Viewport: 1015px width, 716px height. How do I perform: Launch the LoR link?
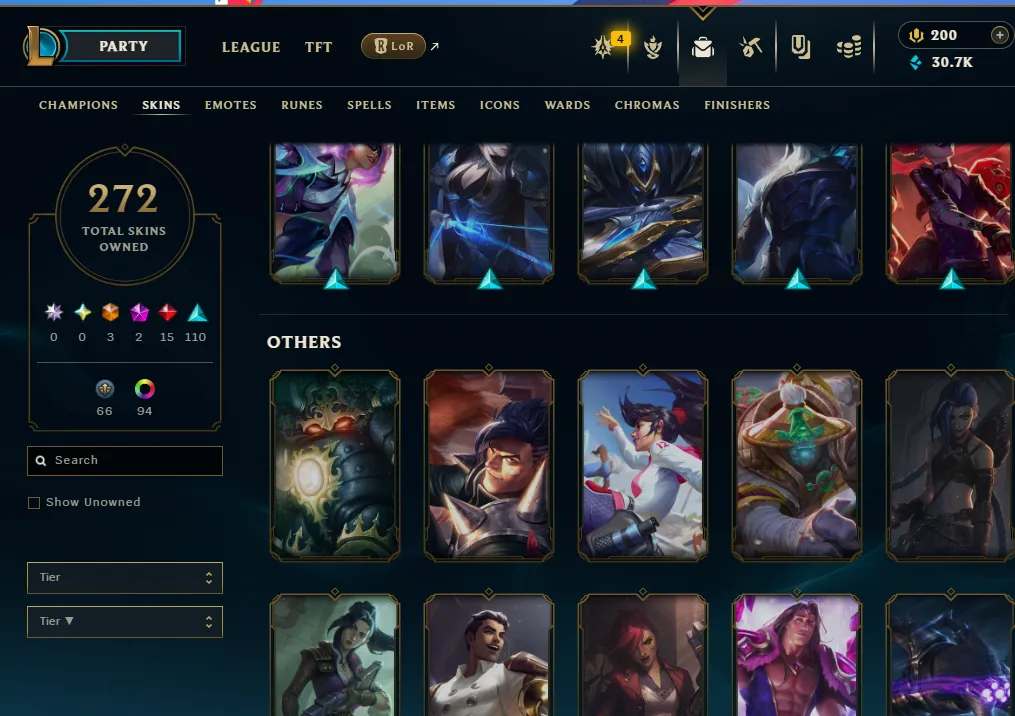(x=394, y=46)
